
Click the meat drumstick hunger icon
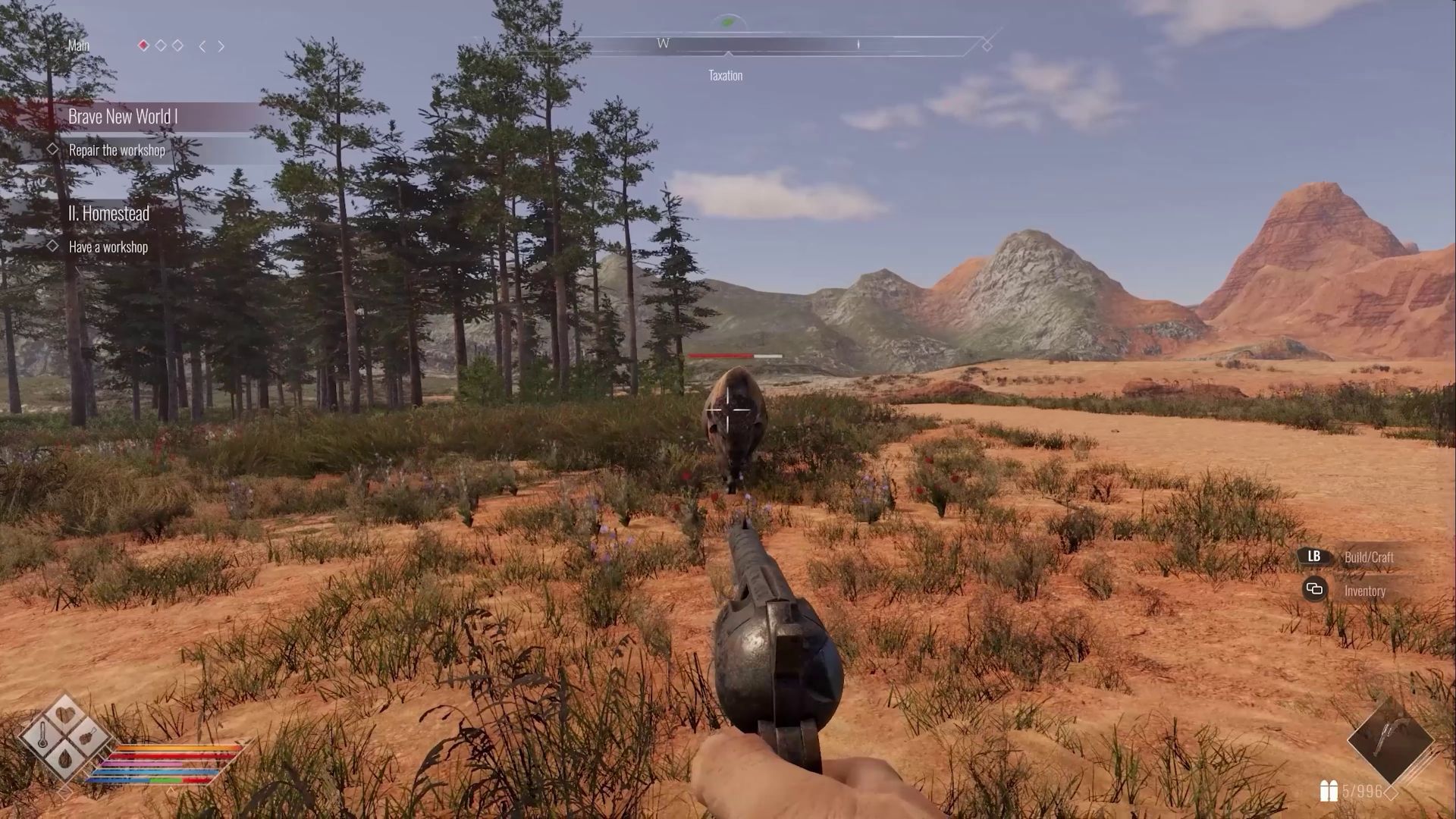pyautogui.click(x=88, y=736)
